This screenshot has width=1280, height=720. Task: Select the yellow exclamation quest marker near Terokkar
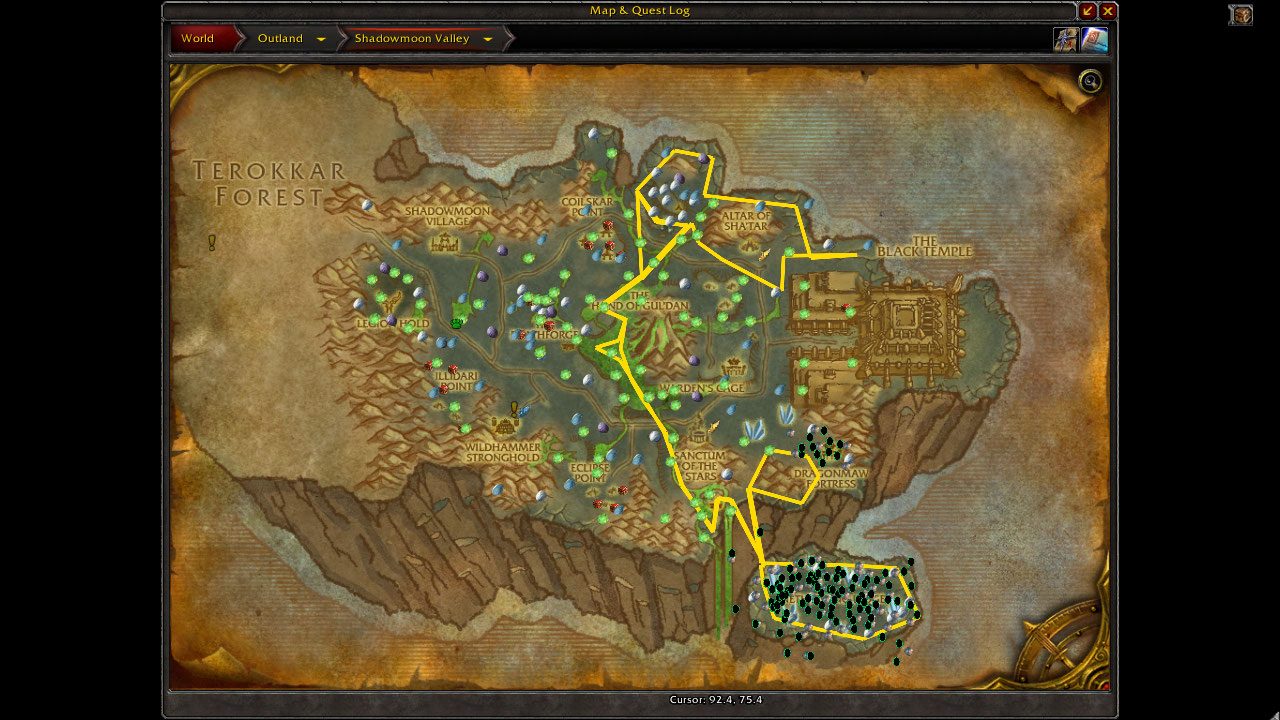point(212,242)
